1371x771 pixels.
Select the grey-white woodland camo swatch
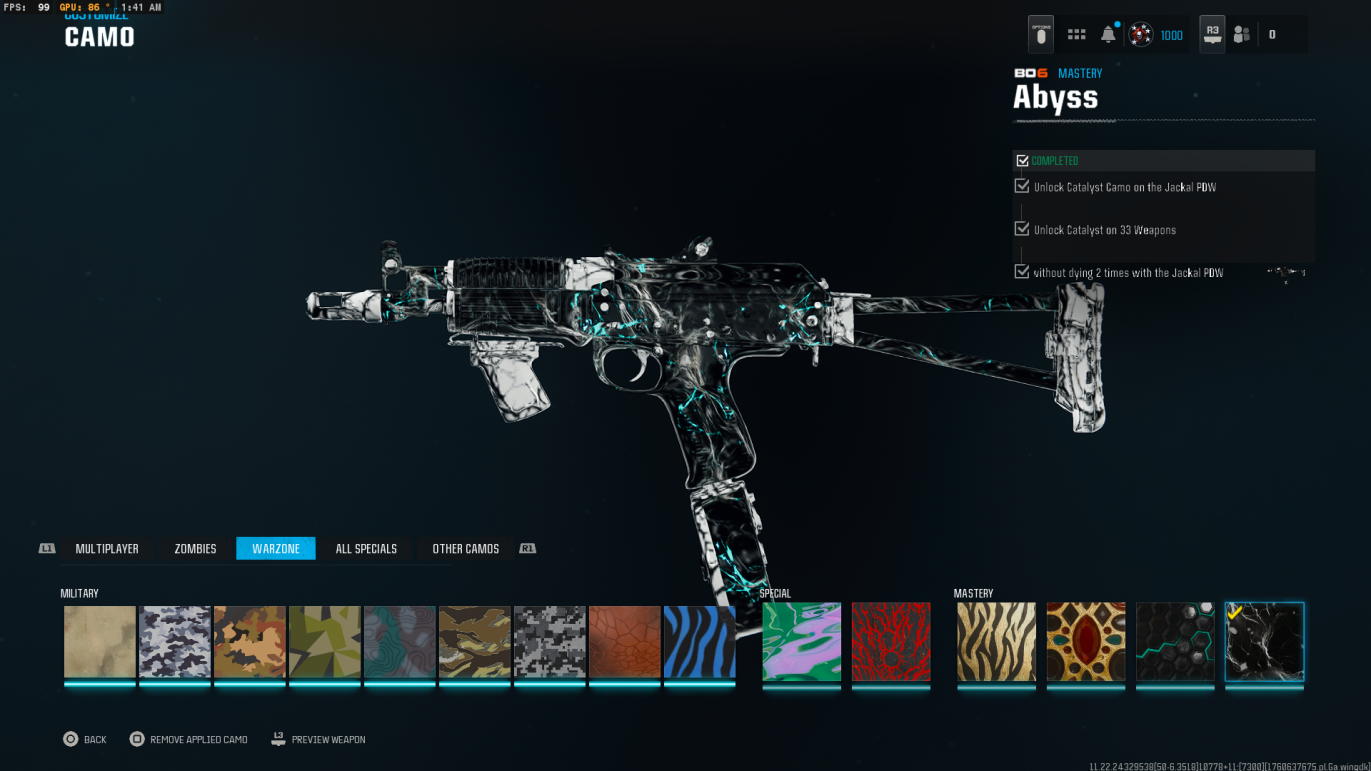(175, 642)
